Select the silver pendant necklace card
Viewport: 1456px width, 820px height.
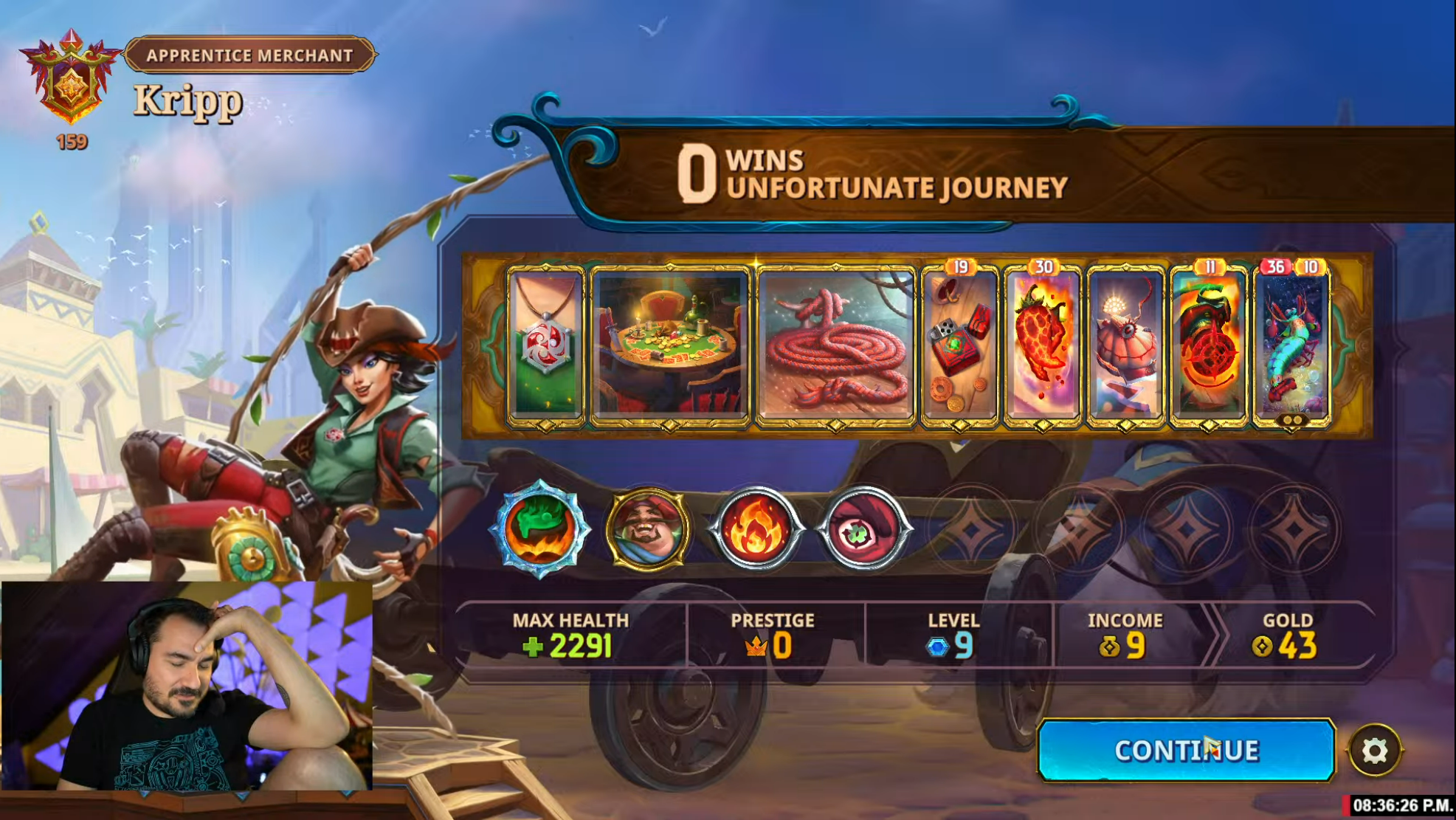pyautogui.click(x=546, y=345)
